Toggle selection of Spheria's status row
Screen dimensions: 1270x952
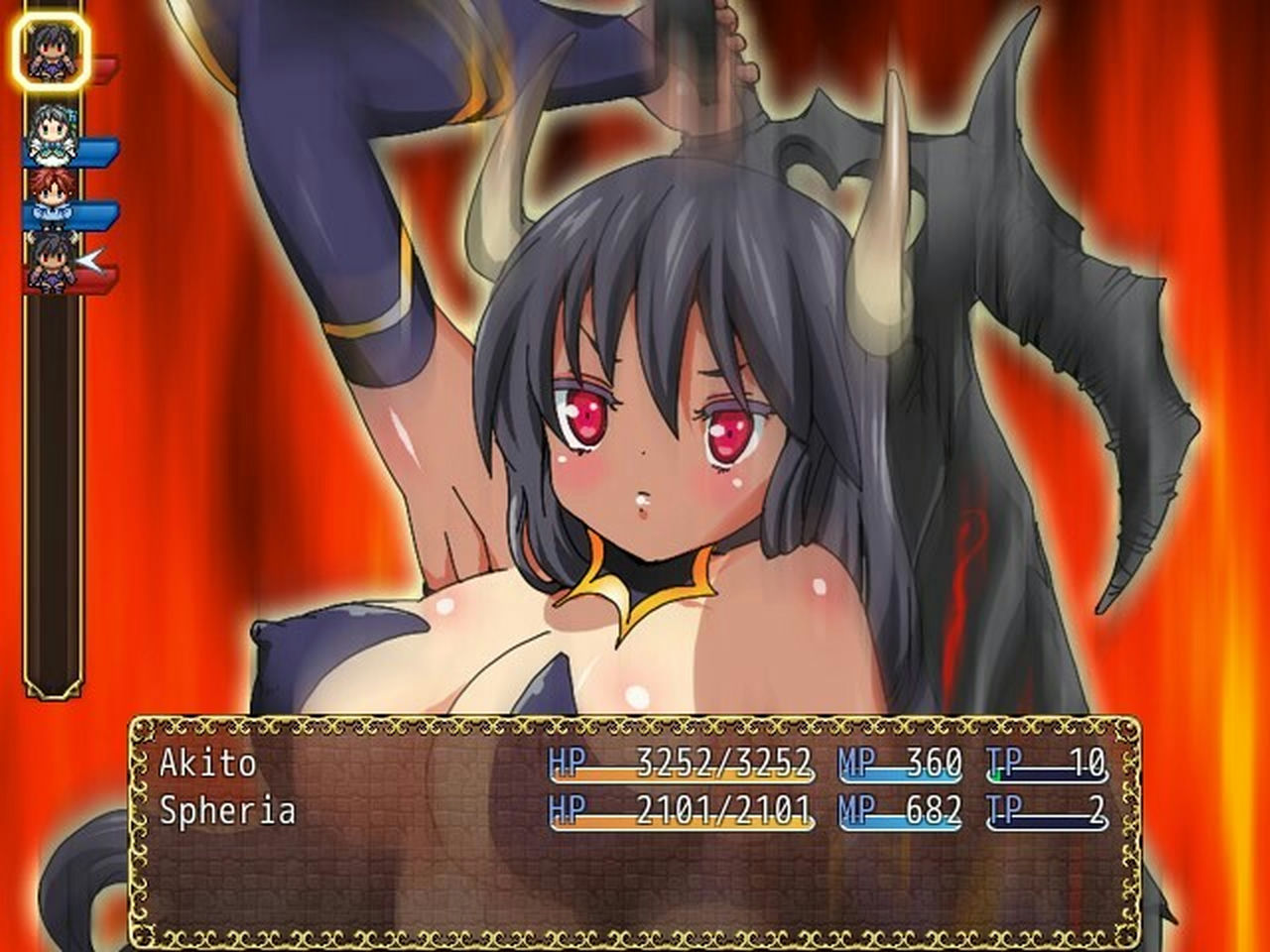pos(635,811)
